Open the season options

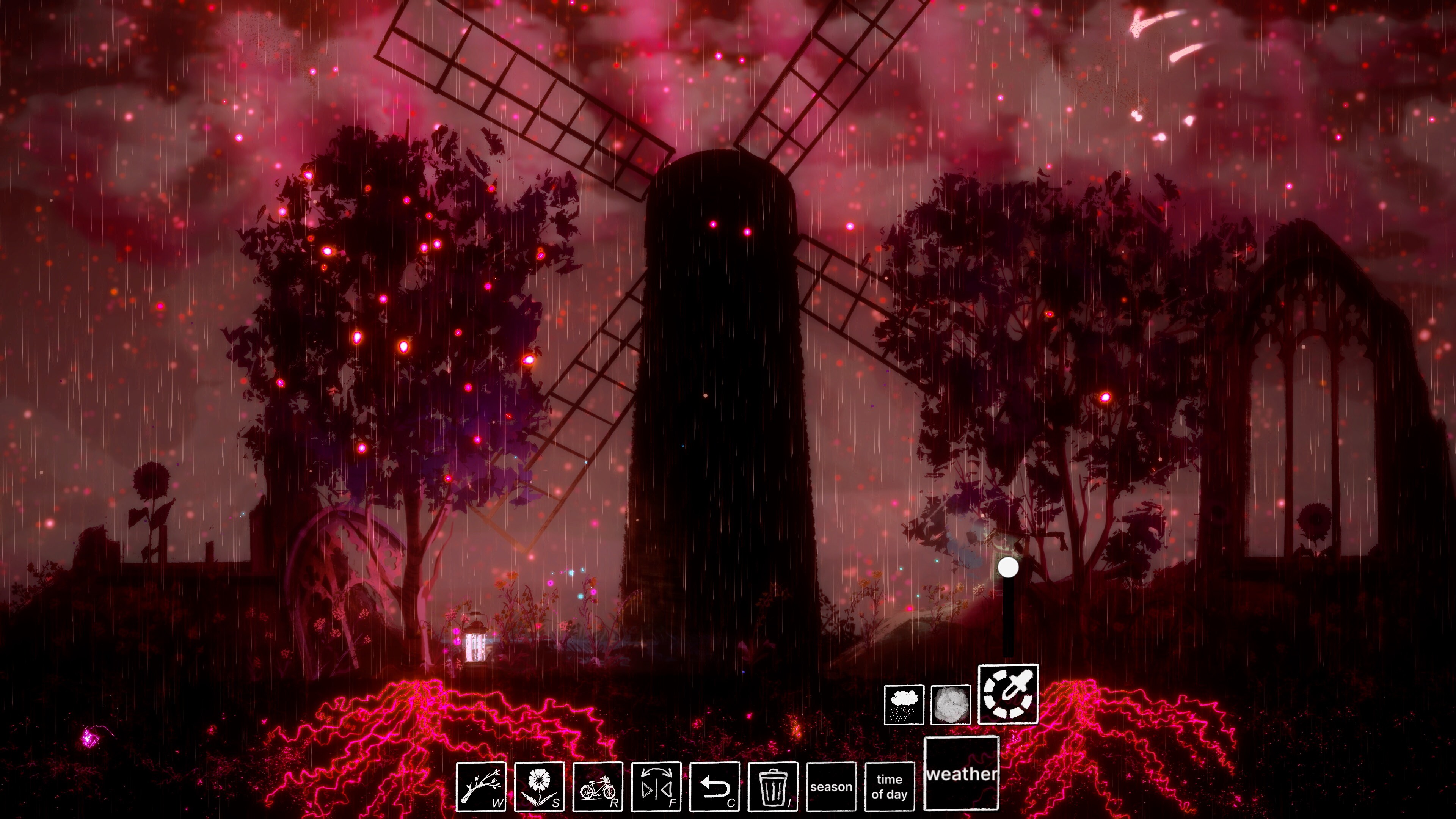831,786
